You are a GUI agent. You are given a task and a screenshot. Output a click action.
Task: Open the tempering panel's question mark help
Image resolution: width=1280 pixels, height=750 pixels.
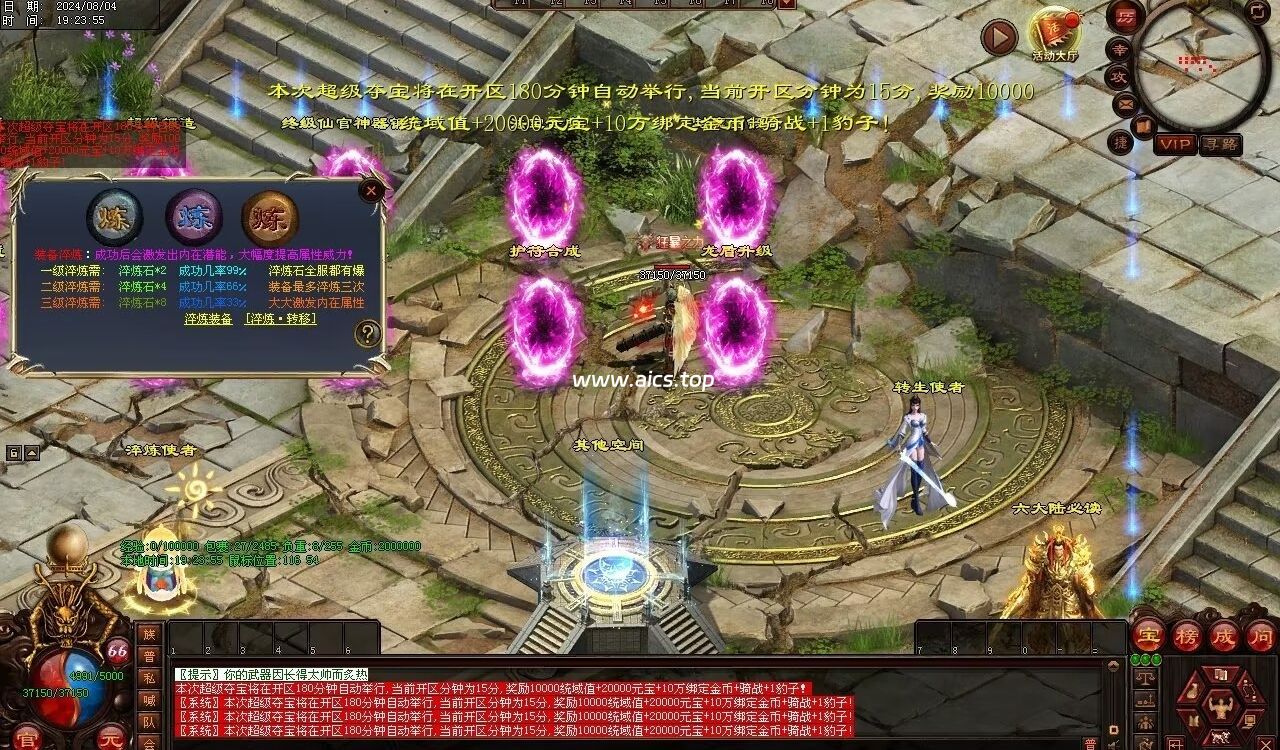tap(368, 334)
